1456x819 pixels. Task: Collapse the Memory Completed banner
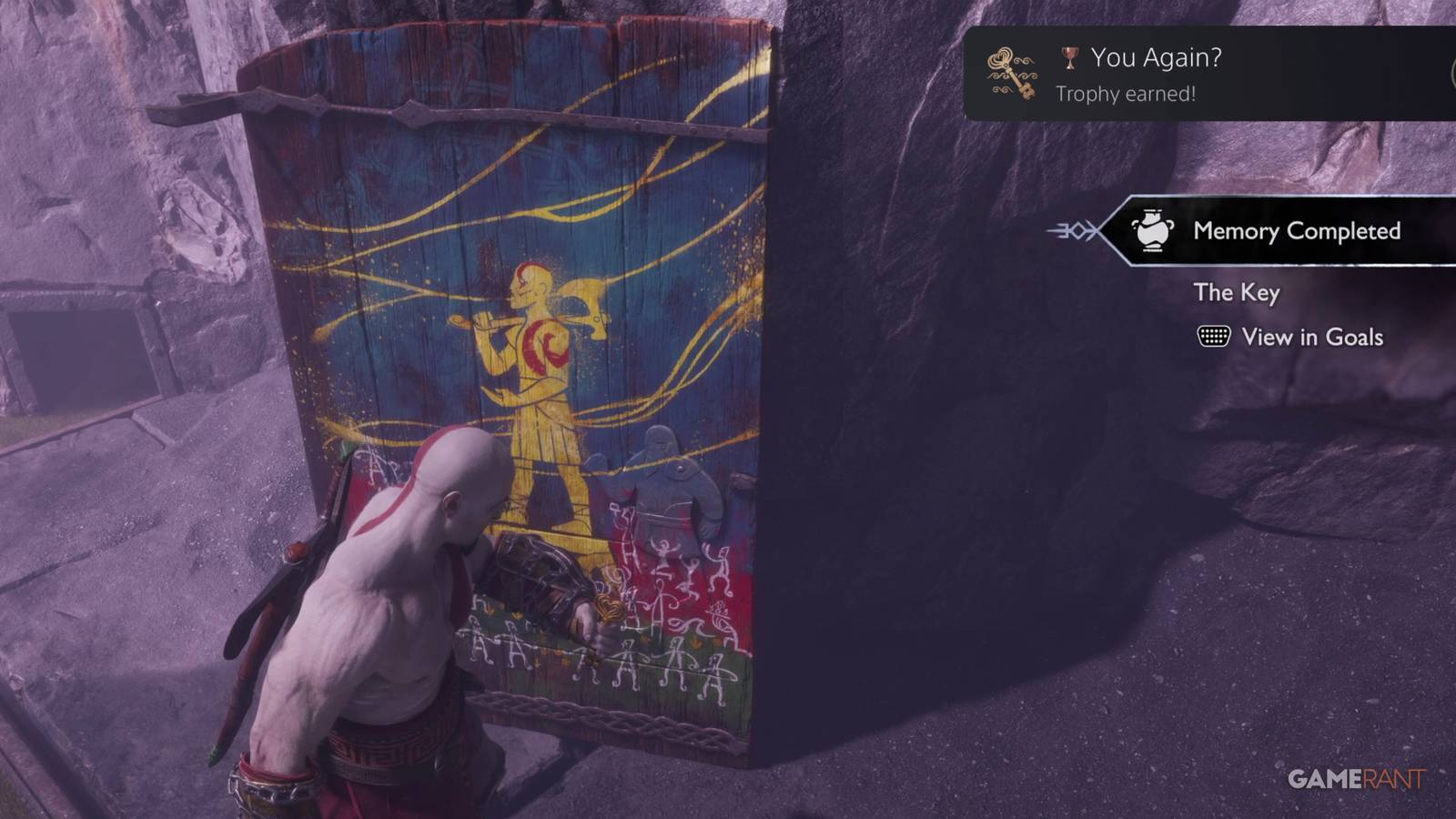pos(1274,232)
